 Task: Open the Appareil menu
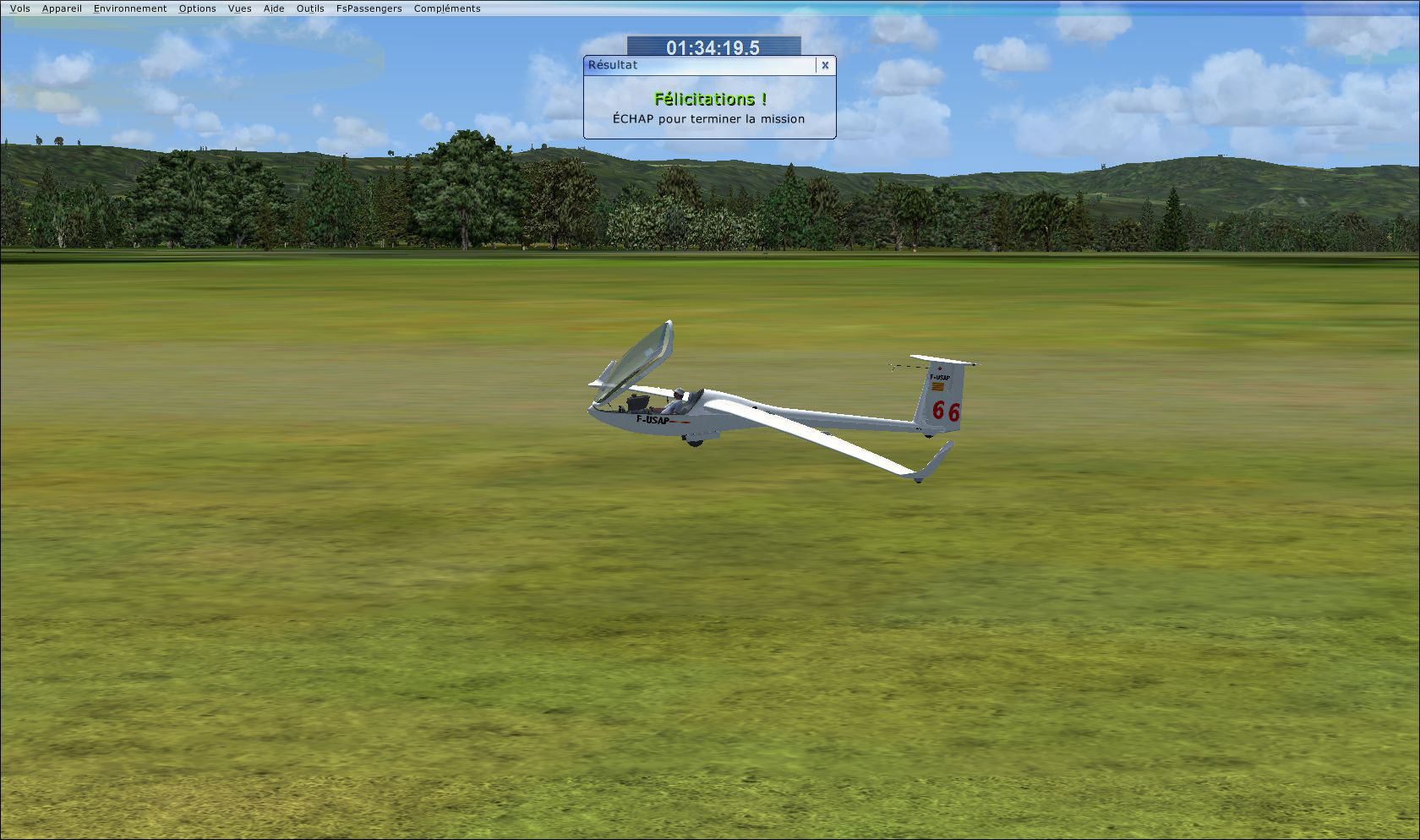[61, 8]
